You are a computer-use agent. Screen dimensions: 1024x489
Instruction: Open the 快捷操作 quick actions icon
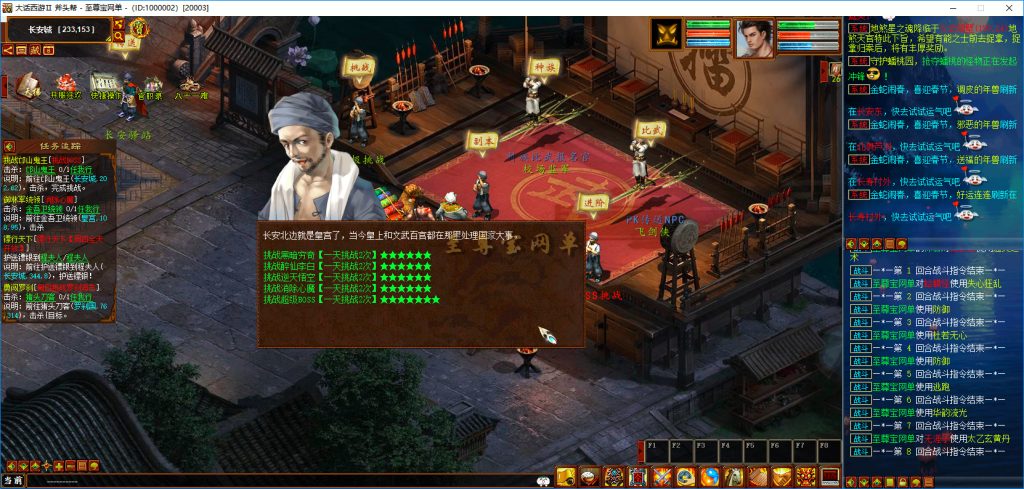click(x=106, y=84)
